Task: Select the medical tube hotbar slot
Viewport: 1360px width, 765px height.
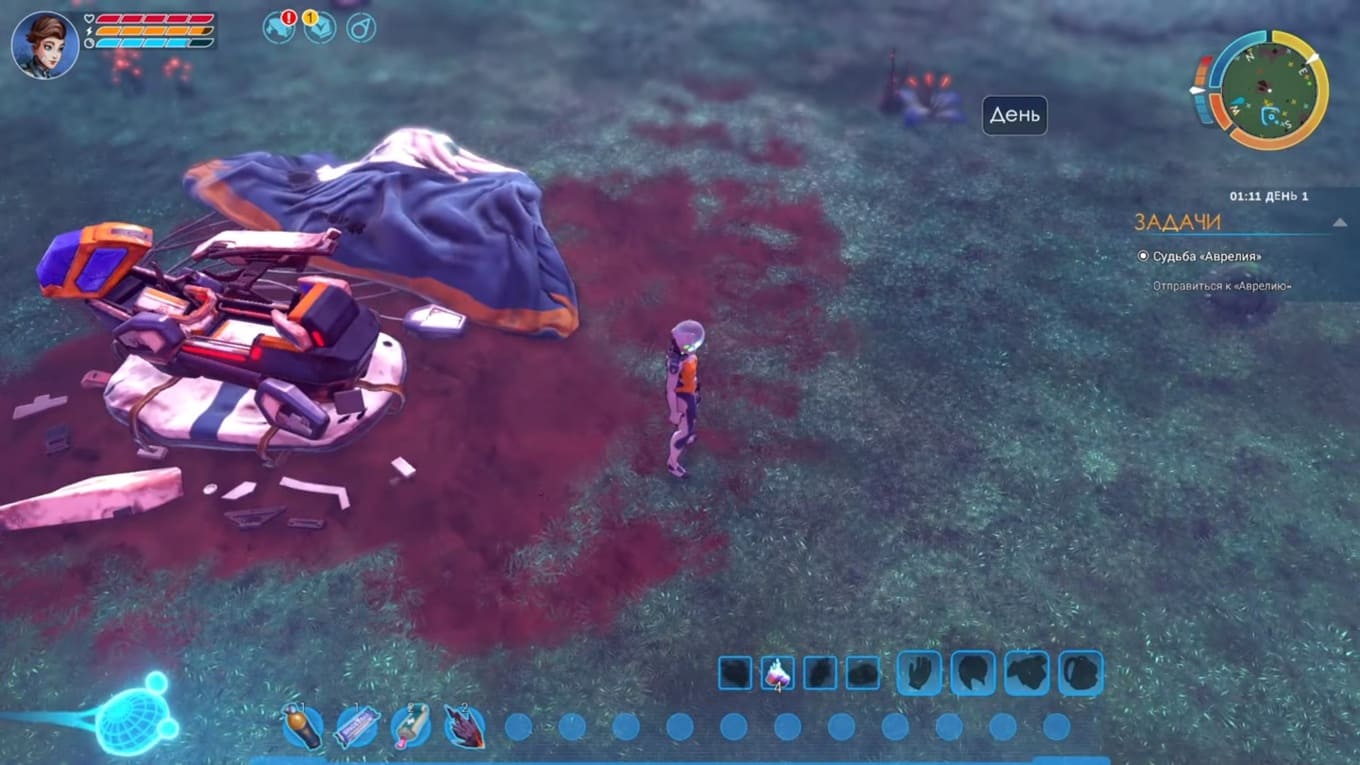Action: pos(410,727)
